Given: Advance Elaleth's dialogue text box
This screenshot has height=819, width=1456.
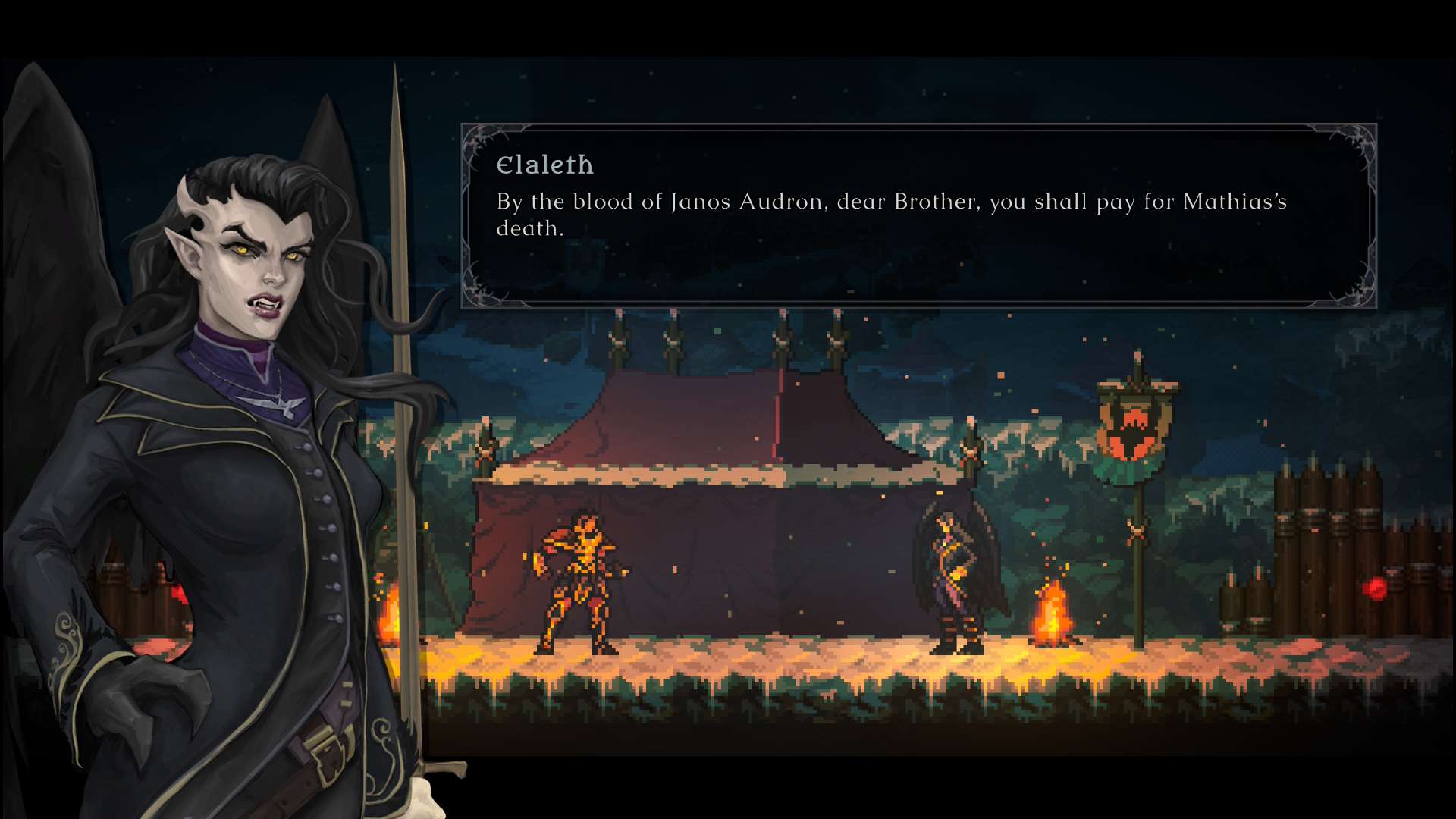Looking at the screenshot, I should click(918, 216).
